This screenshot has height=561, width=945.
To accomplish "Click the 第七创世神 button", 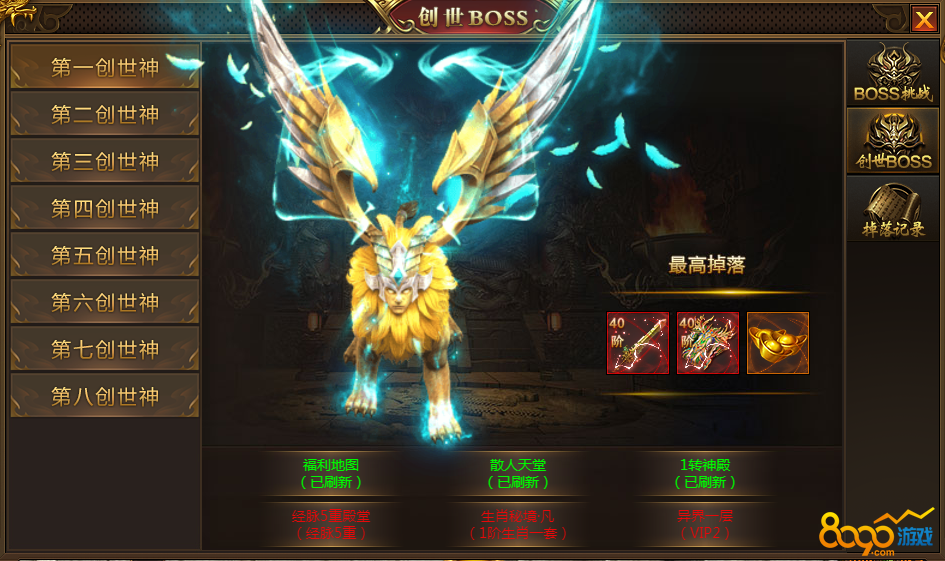I will [105, 349].
